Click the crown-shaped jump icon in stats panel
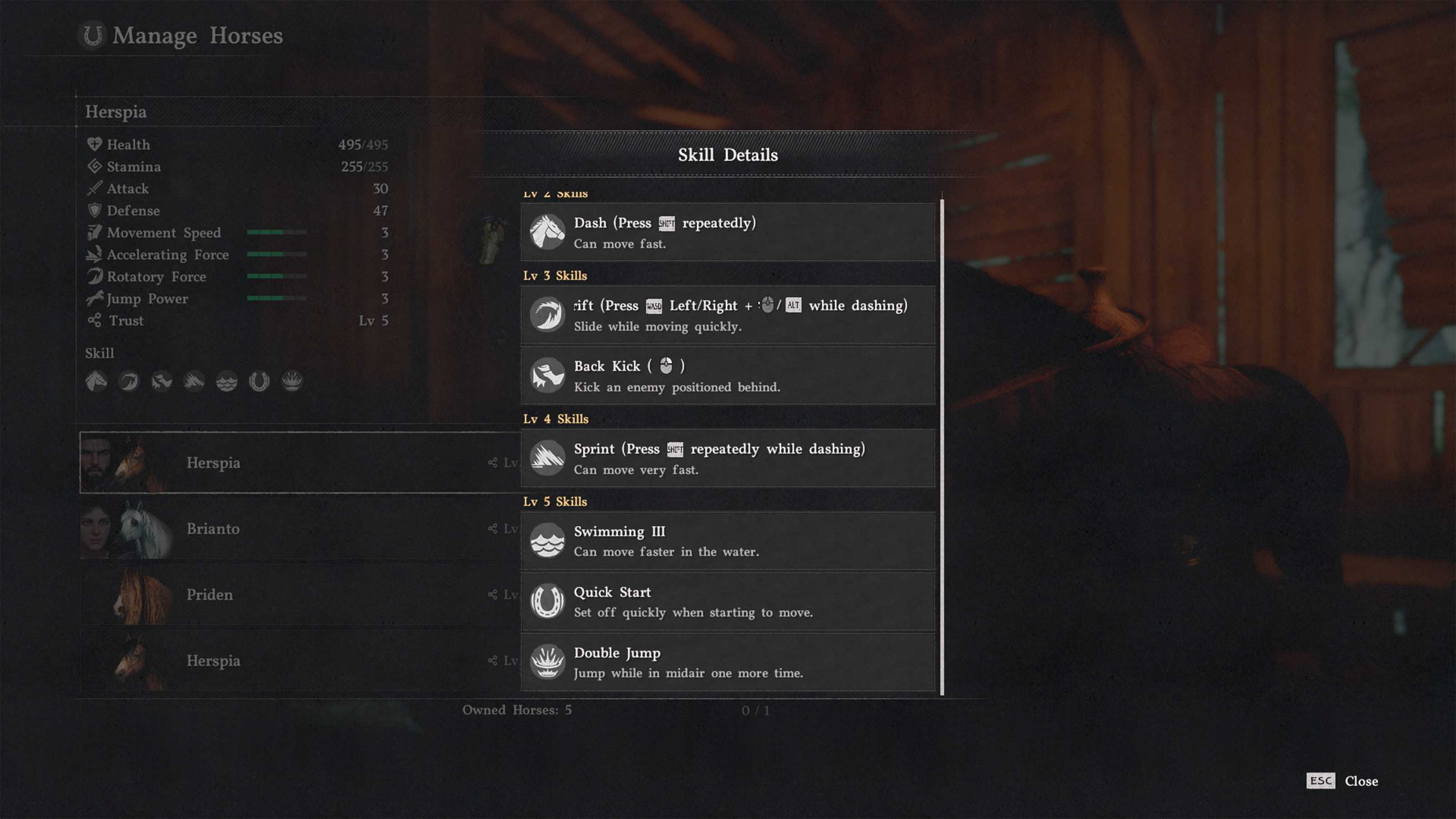1456x819 pixels. pyautogui.click(x=292, y=382)
